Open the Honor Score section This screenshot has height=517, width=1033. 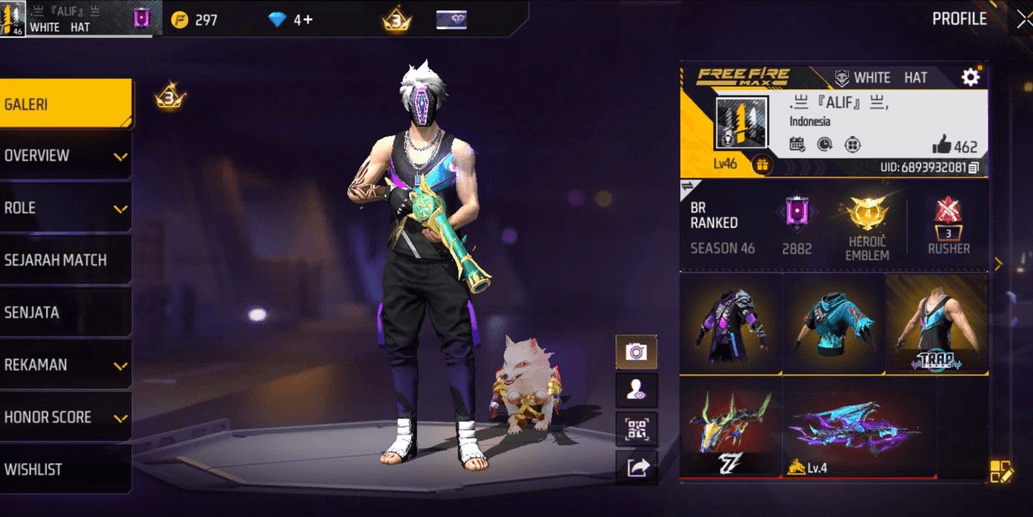[x=65, y=417]
